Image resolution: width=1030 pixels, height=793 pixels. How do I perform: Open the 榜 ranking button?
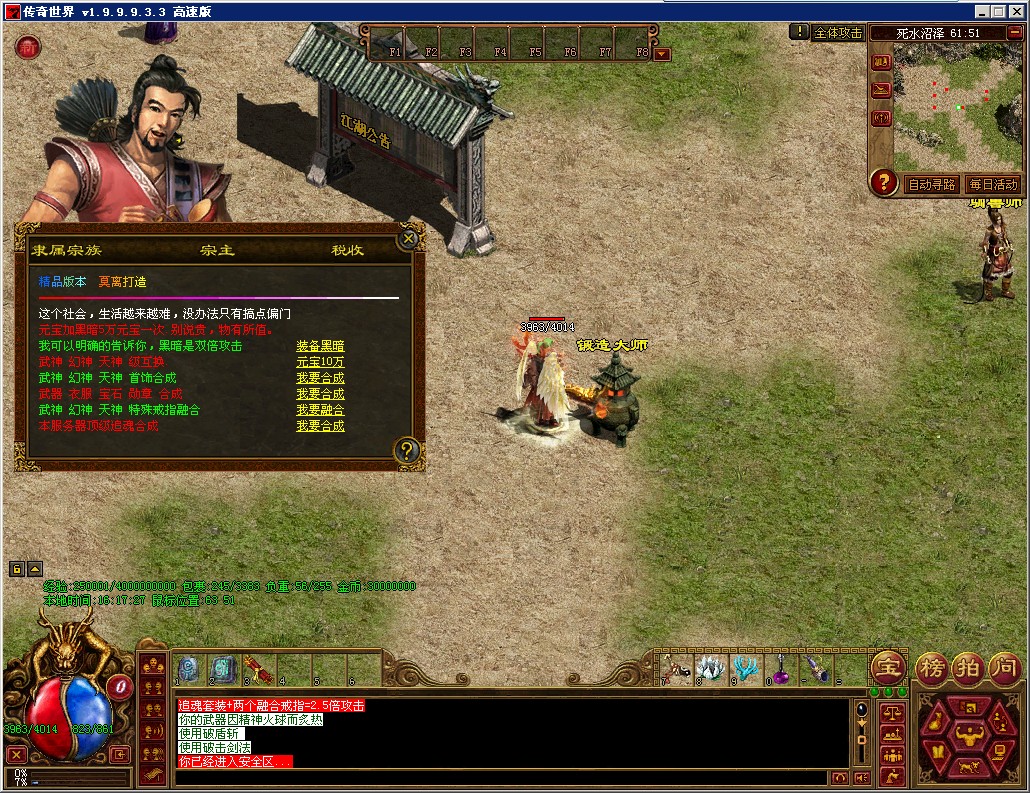coord(932,668)
